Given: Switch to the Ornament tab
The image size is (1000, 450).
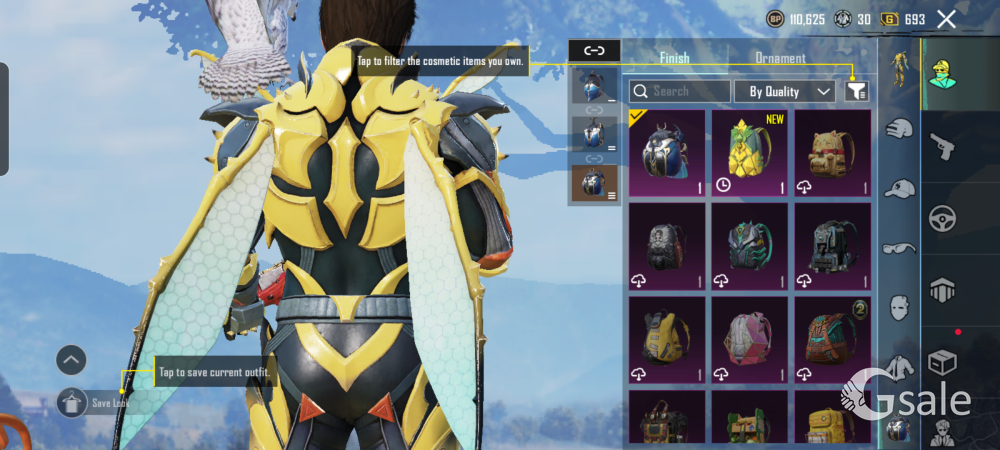Looking at the screenshot, I should pos(780,58).
